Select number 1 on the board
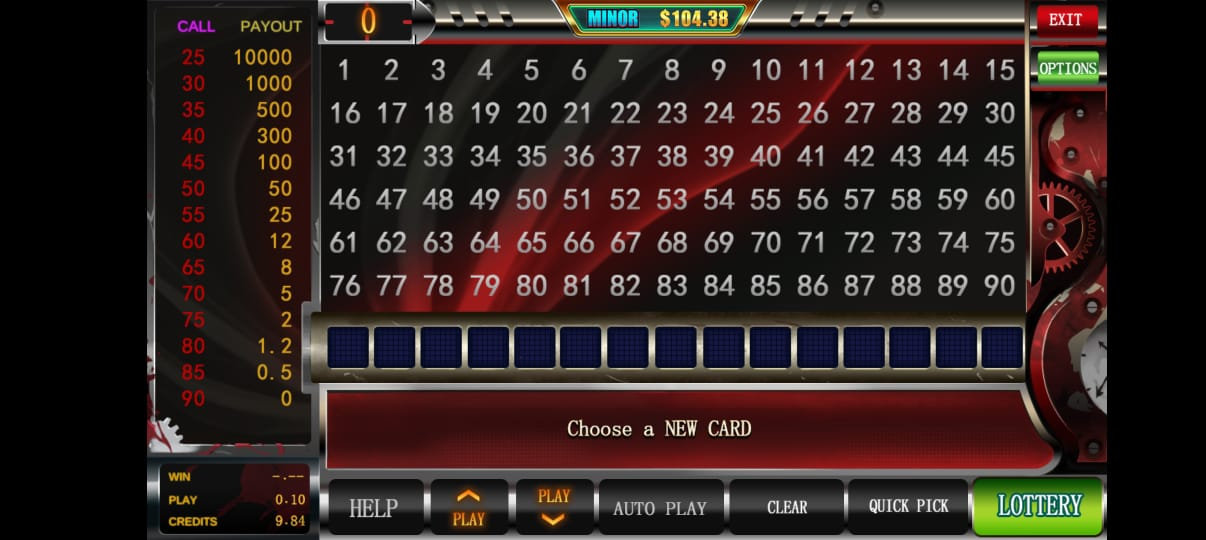This screenshot has height=540, width=1206. click(x=344, y=70)
